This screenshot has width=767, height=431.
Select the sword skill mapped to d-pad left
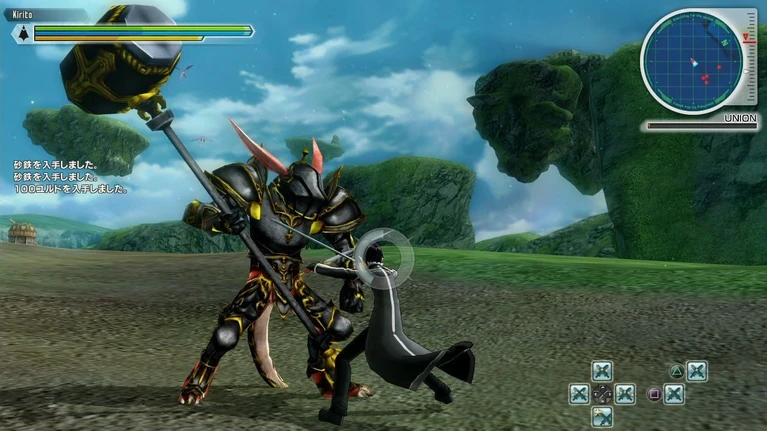579,394
